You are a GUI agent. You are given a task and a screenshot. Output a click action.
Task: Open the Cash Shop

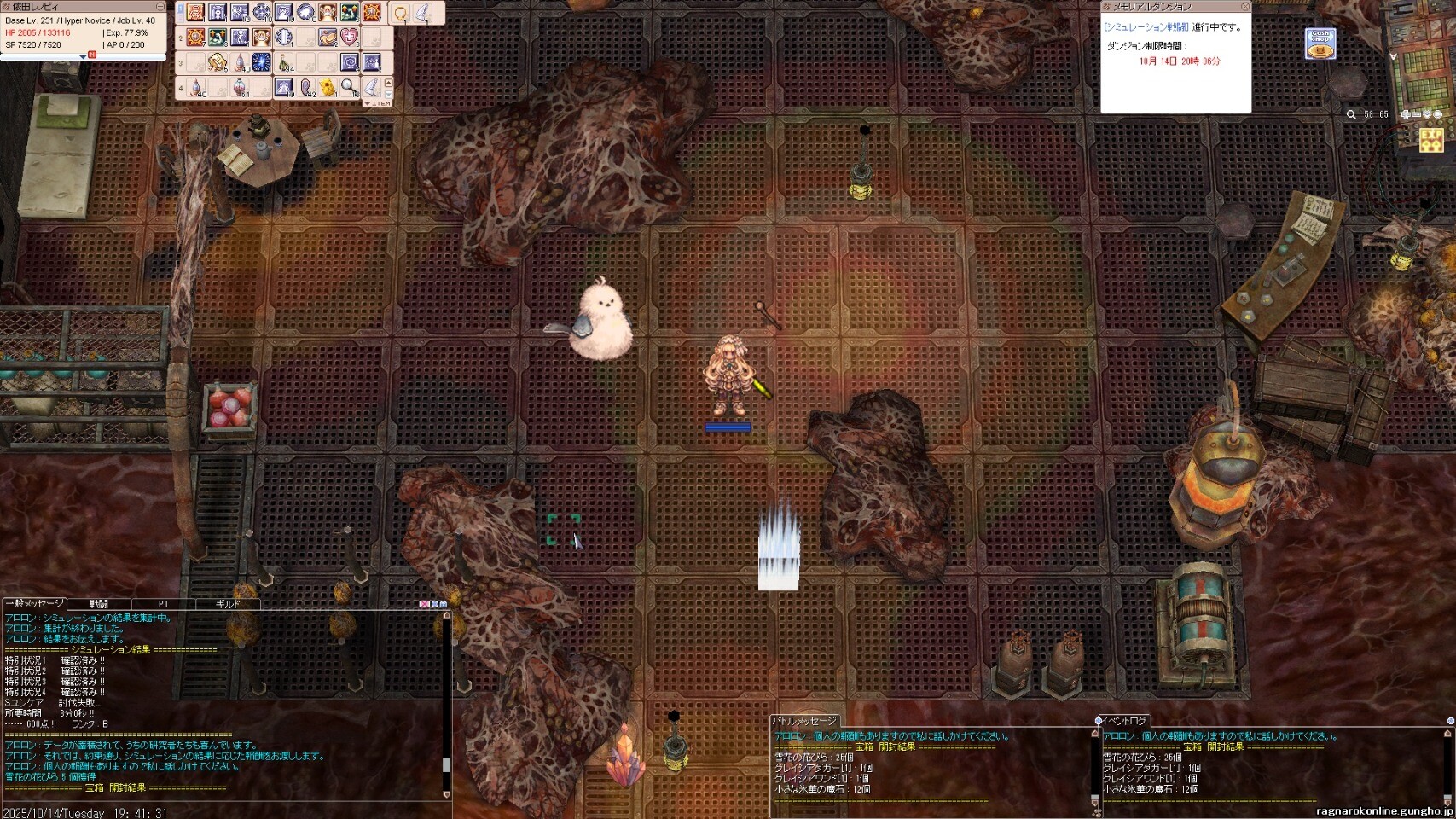coord(1320,44)
